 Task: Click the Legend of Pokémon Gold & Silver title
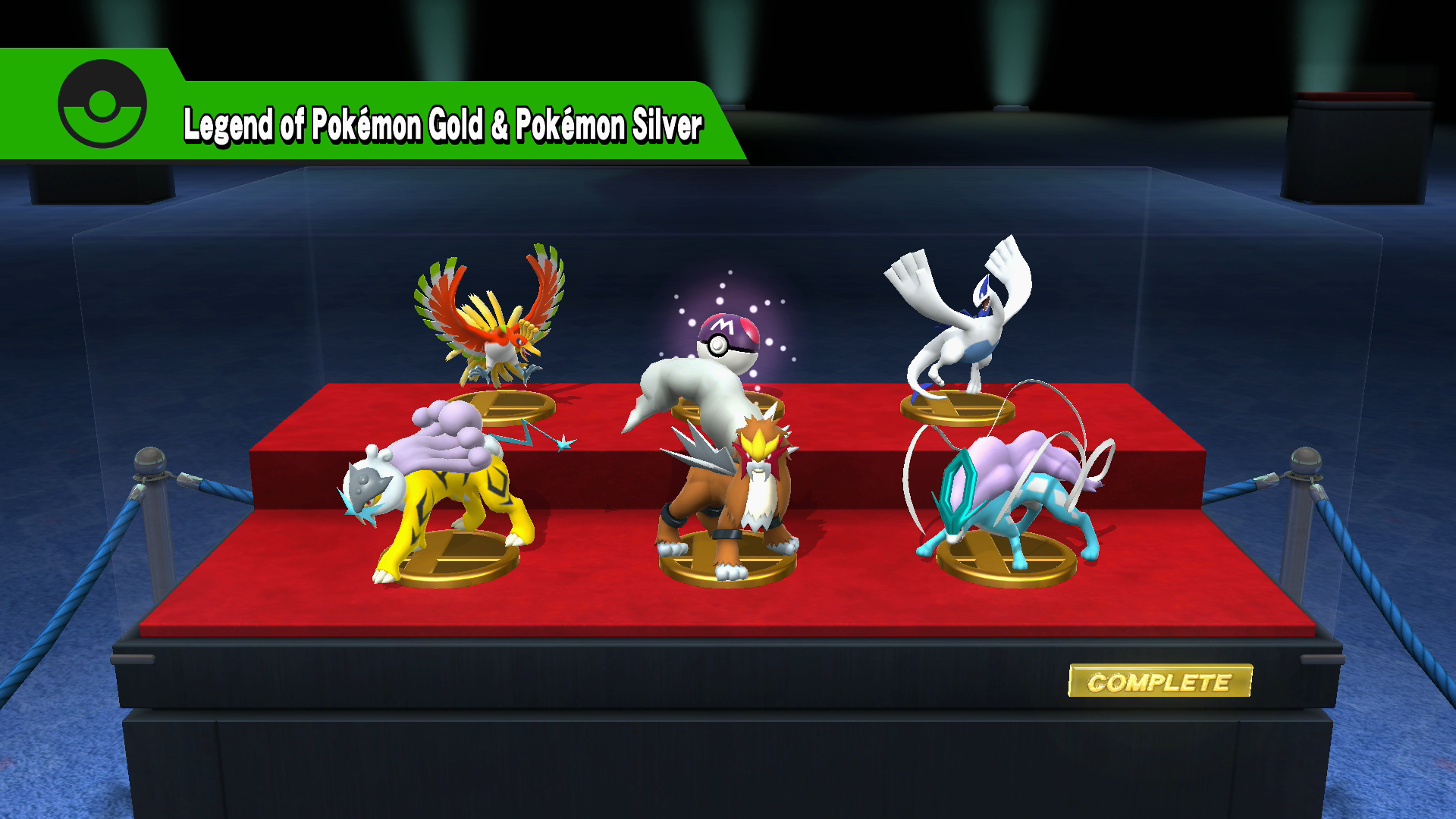click(443, 125)
